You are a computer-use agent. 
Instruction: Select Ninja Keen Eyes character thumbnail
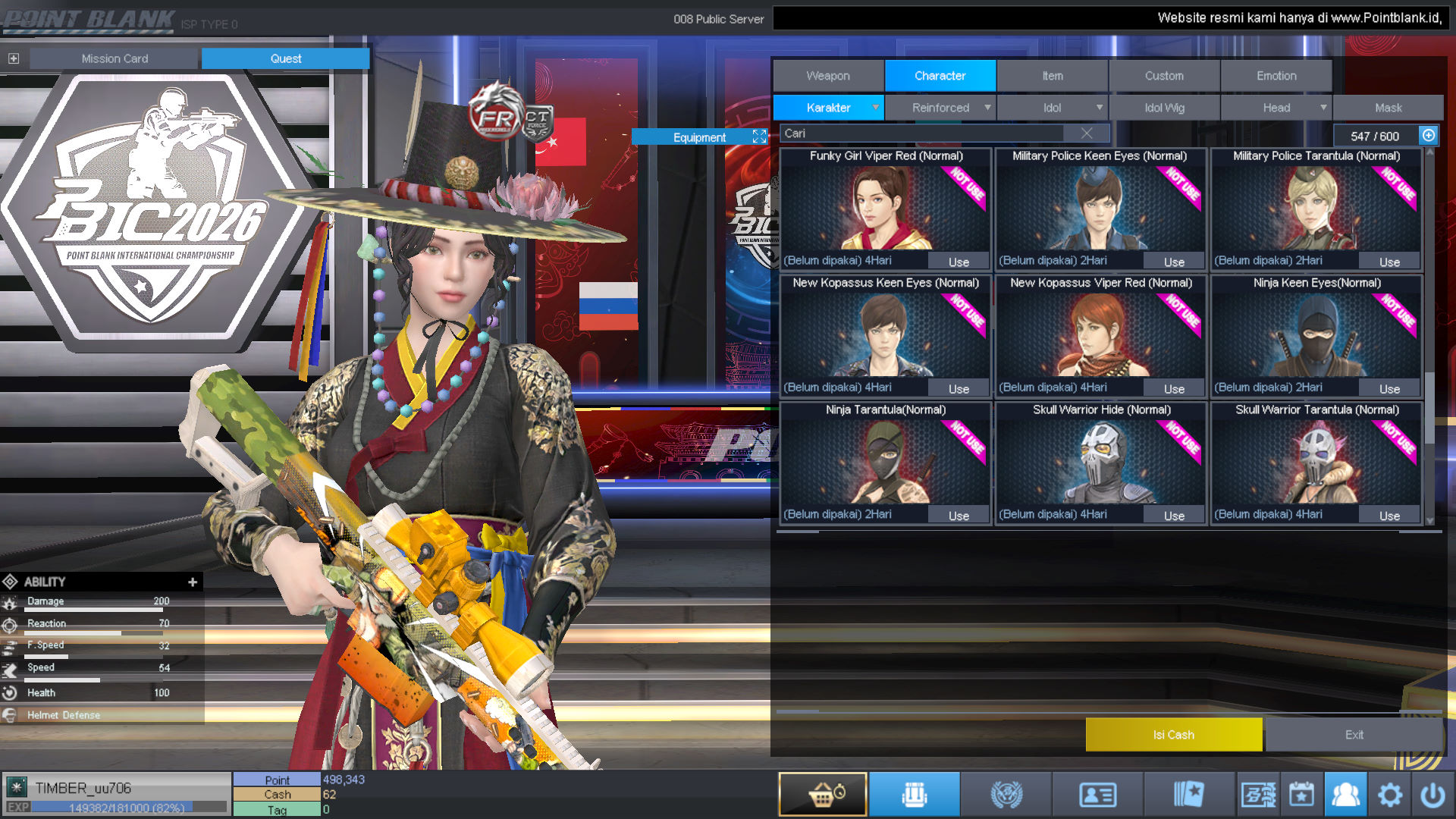(1316, 334)
